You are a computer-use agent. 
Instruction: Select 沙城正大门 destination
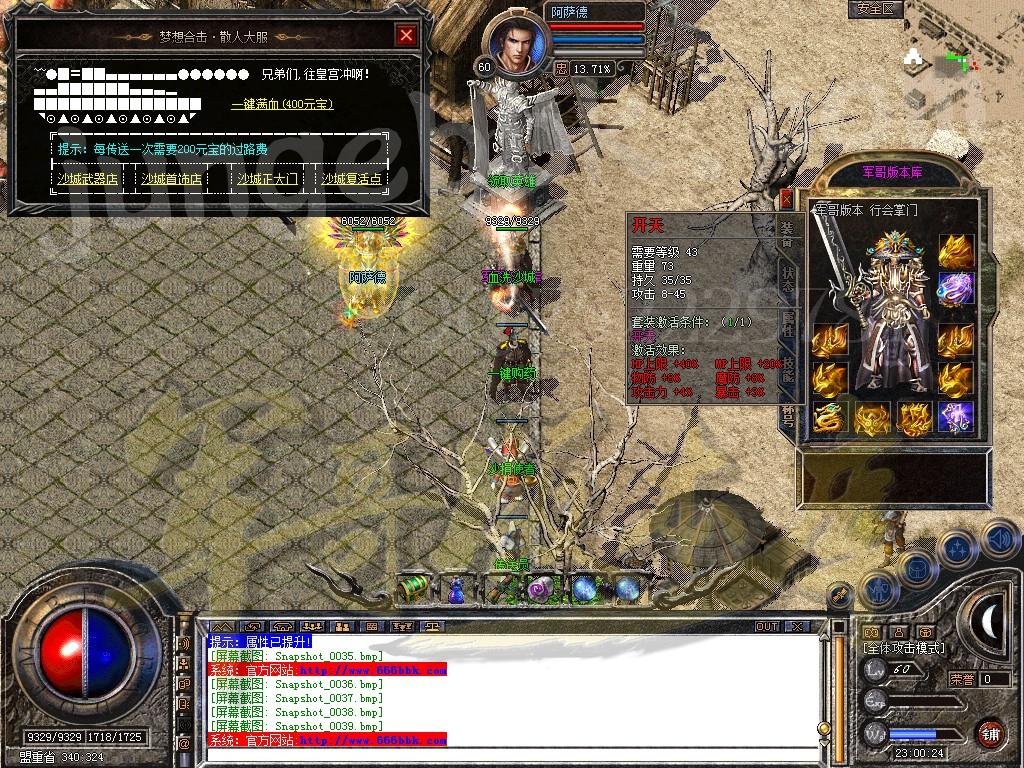coord(267,179)
